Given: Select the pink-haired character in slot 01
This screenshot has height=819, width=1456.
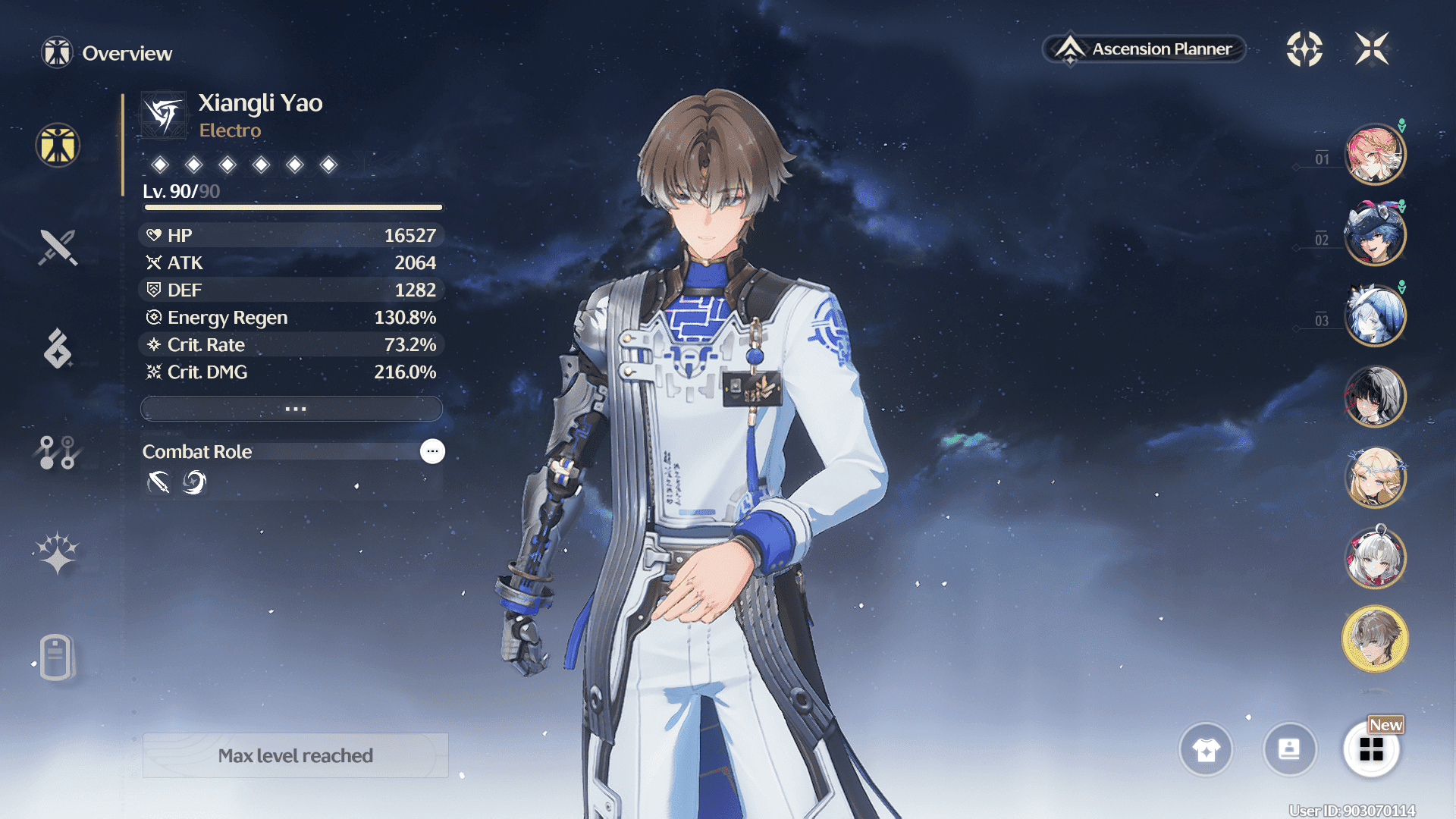Looking at the screenshot, I should click(x=1374, y=155).
